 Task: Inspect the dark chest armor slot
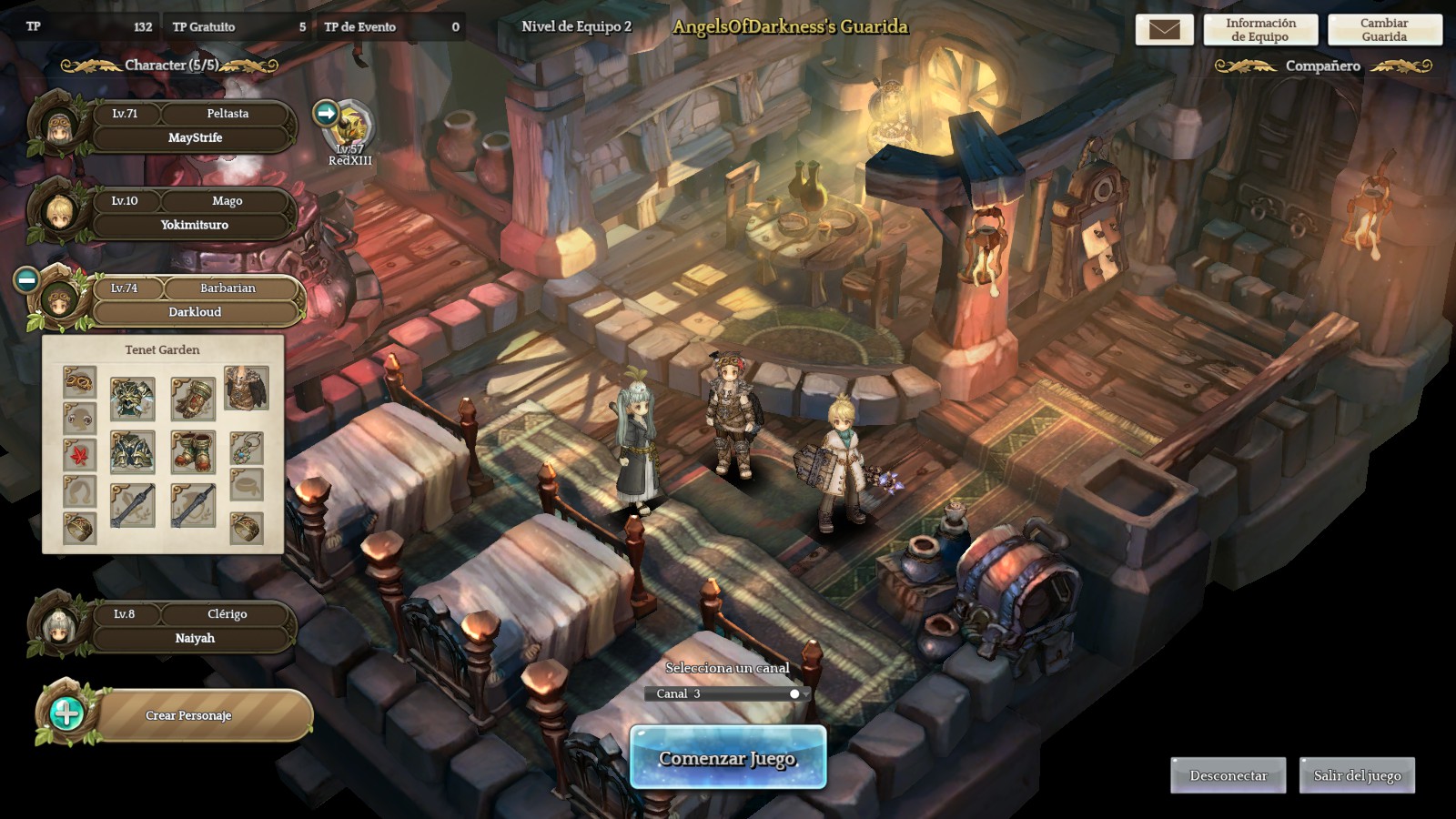coord(133,451)
